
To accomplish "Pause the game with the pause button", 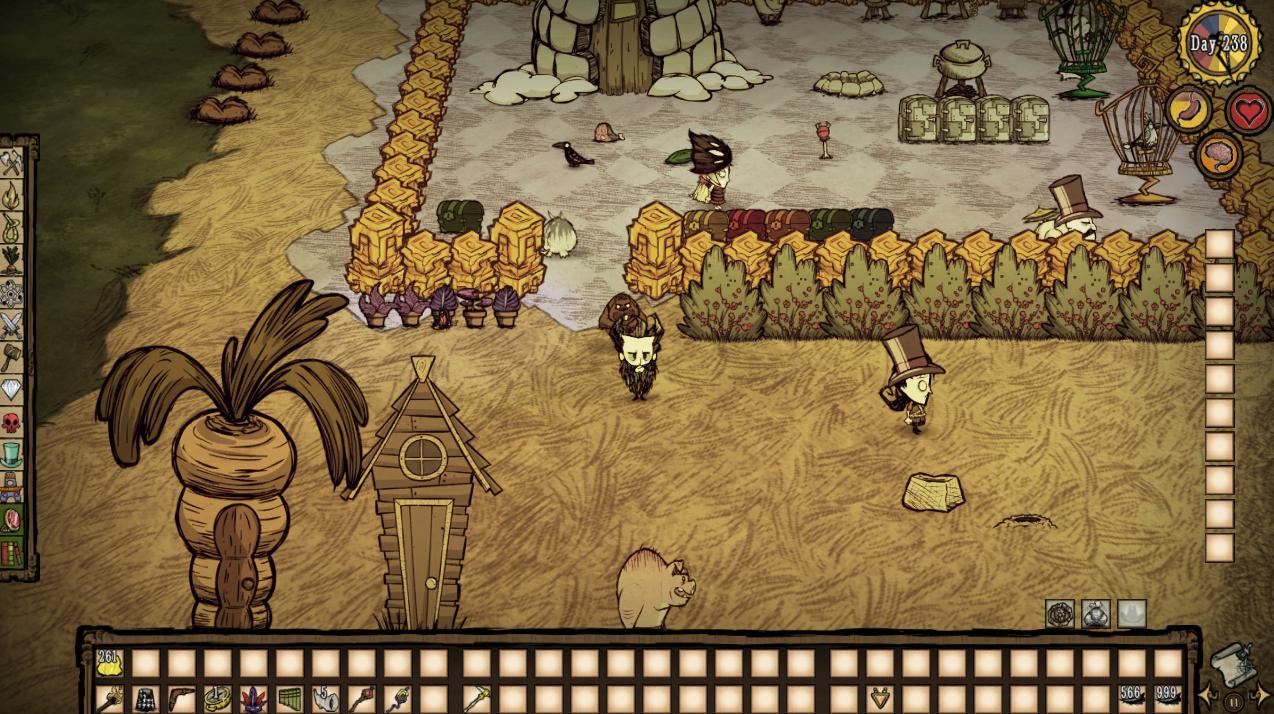I will tap(1233, 702).
